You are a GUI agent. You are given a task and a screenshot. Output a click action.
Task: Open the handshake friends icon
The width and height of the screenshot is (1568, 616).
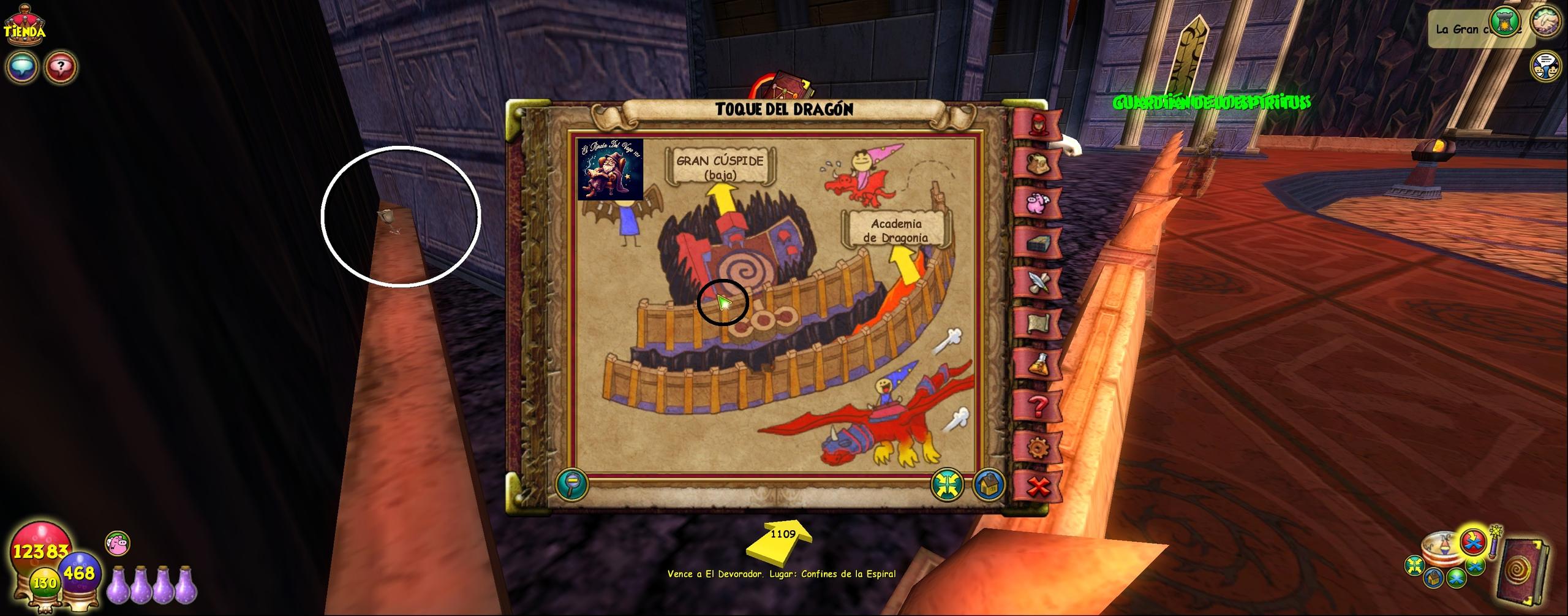click(x=1545, y=22)
